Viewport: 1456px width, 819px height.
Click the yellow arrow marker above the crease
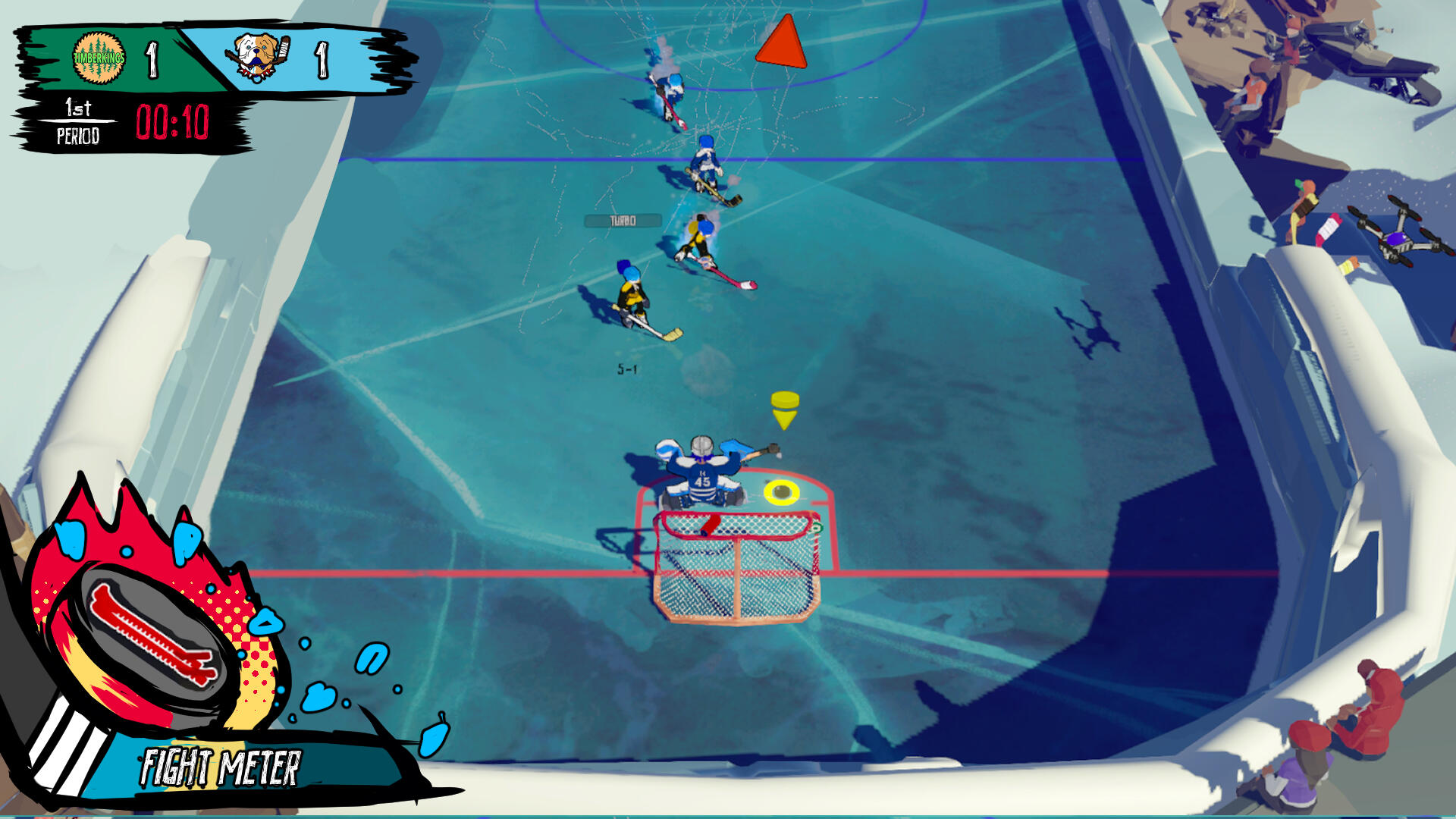(x=783, y=409)
